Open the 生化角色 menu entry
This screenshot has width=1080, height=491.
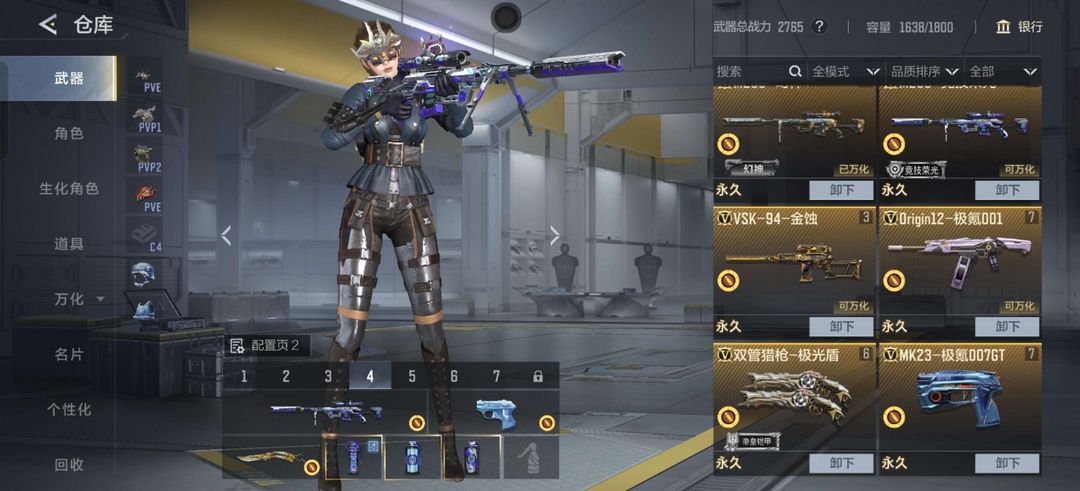click(x=69, y=188)
